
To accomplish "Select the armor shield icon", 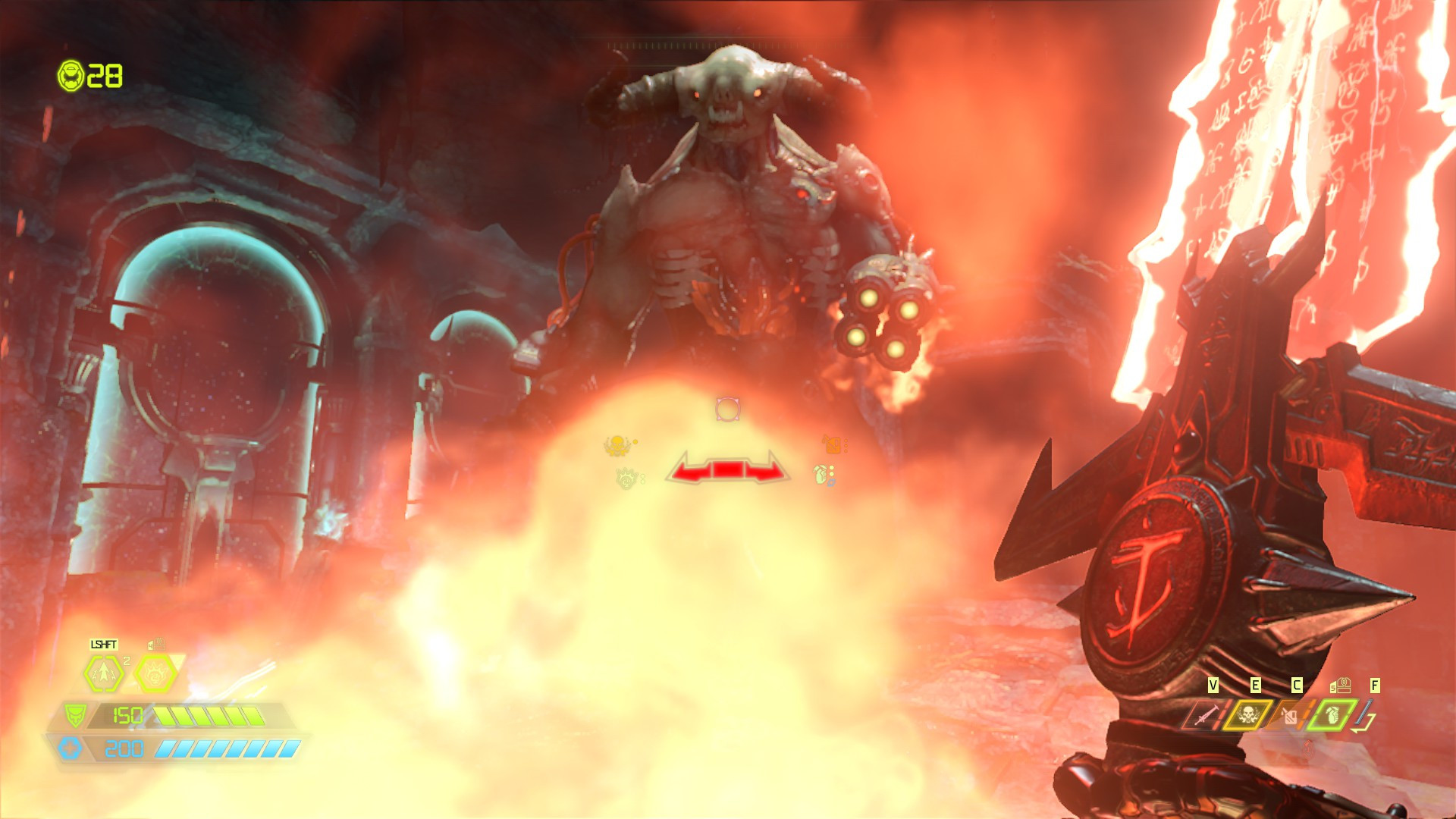I will tap(76, 716).
